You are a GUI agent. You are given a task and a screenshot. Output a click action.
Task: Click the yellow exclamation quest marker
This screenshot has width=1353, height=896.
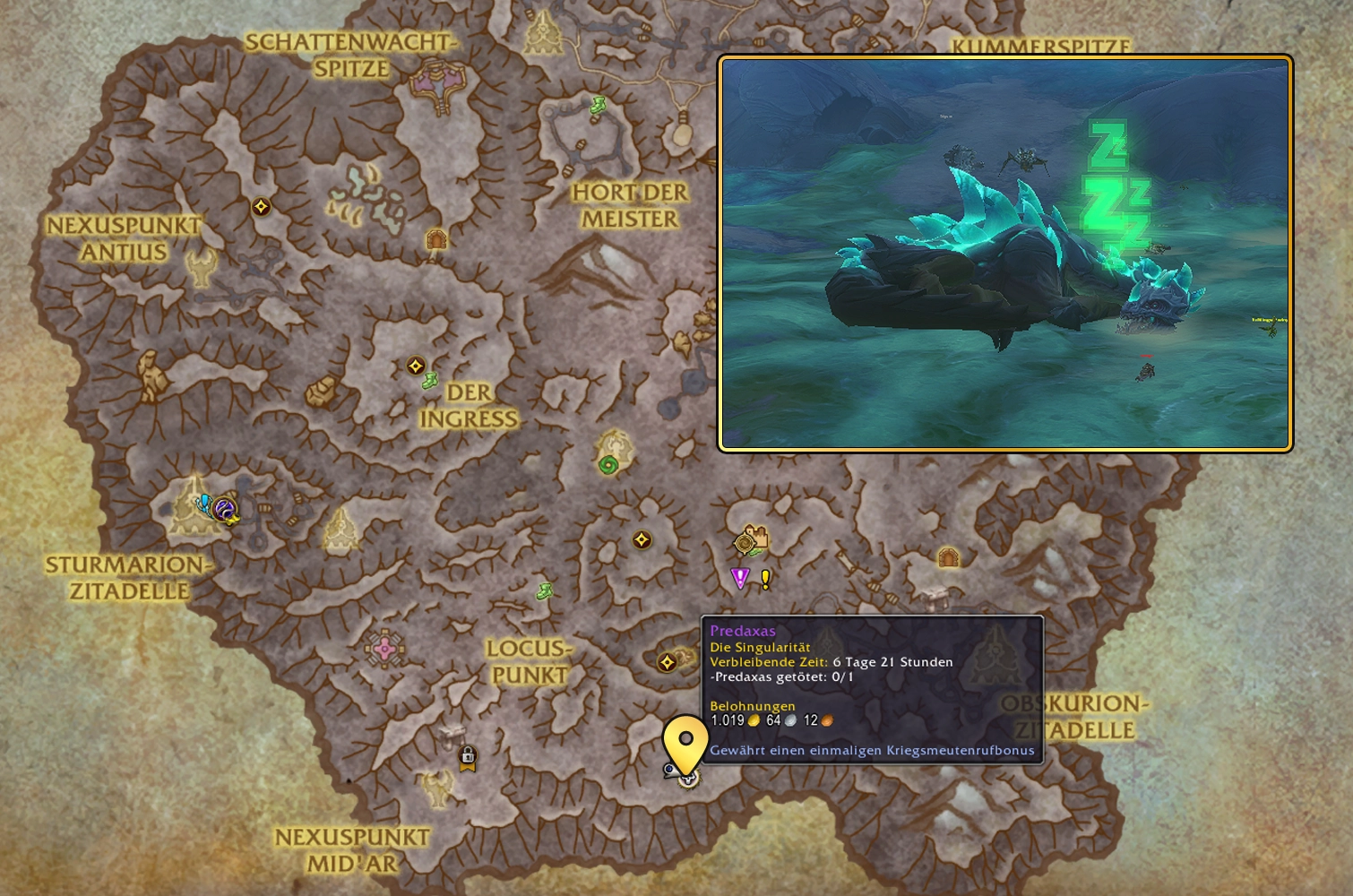(x=763, y=579)
